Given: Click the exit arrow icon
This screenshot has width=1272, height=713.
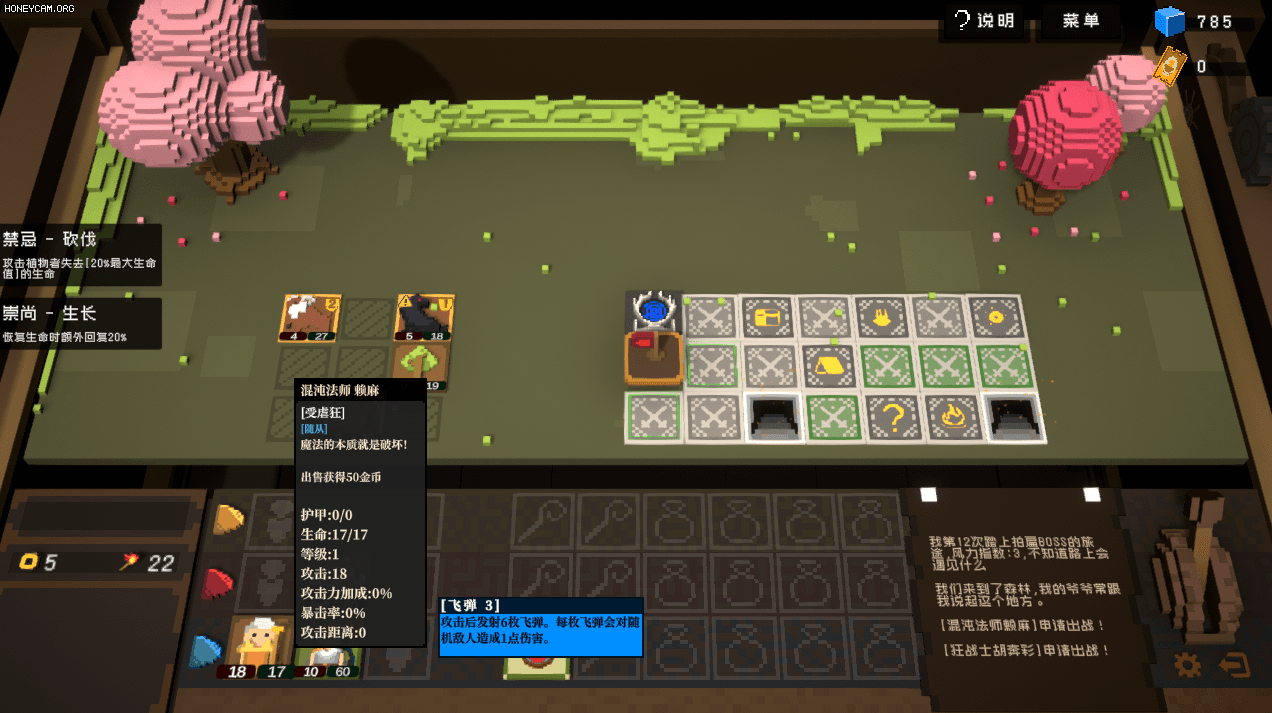Looking at the screenshot, I should tap(1235, 664).
